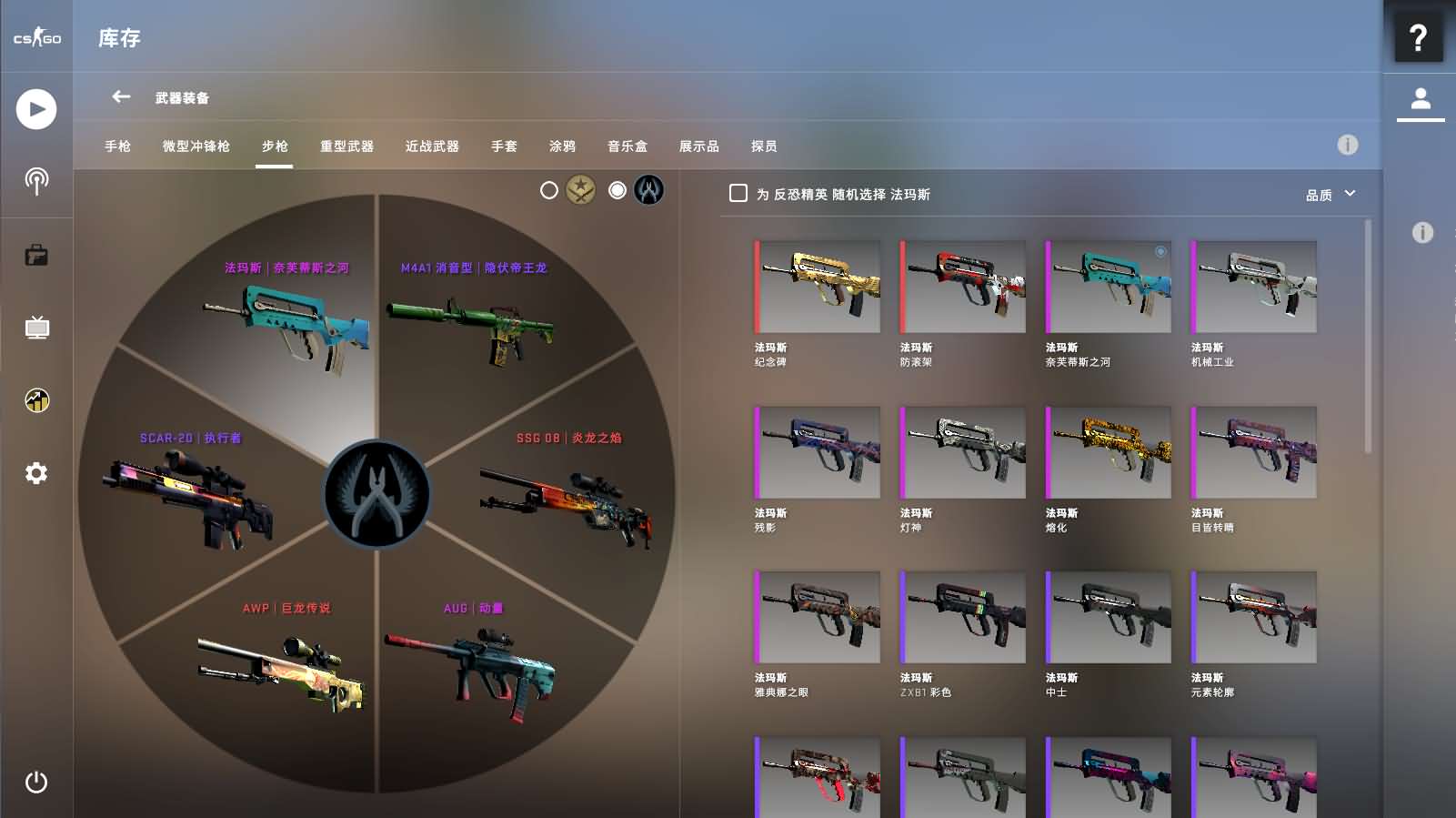
Task: Choose the 法玛斯 纪念碑 skin thumbnail
Action: tap(818, 287)
